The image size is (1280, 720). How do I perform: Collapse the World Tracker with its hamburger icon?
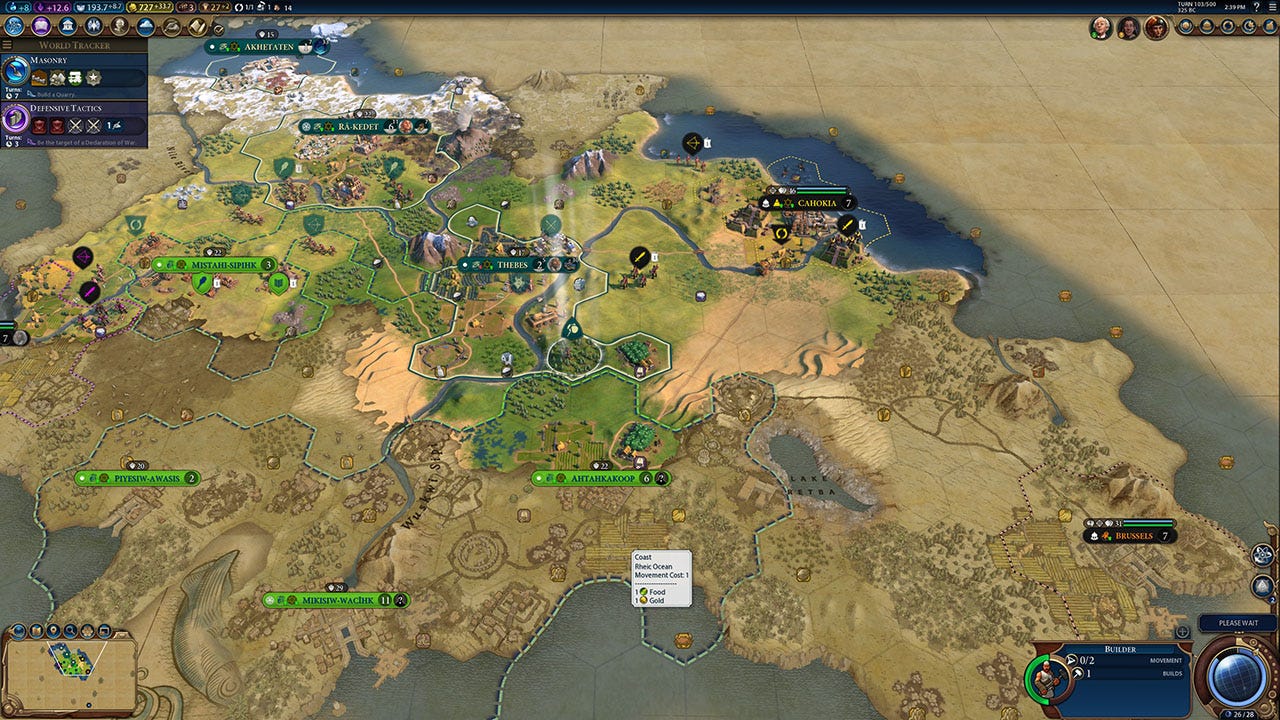(x=7, y=44)
